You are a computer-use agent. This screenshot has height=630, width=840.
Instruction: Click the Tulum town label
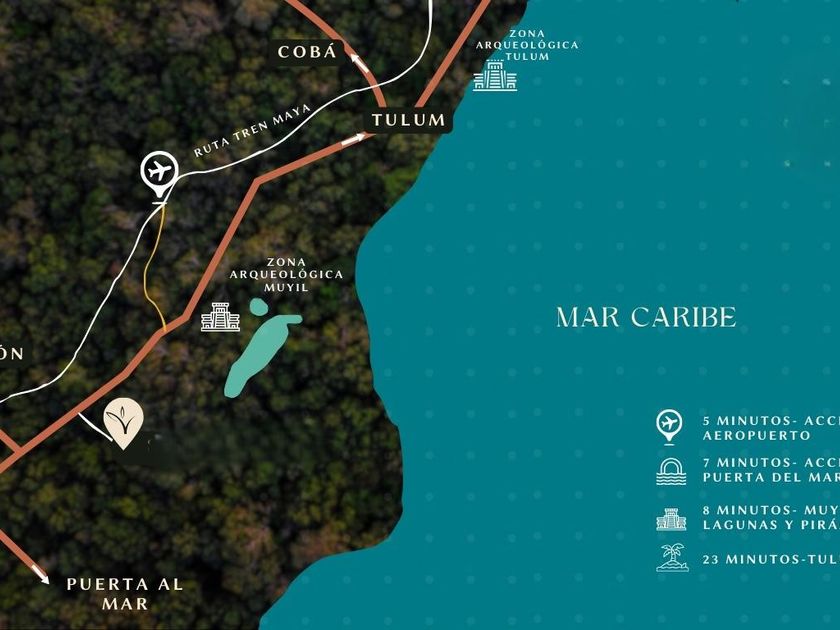tap(408, 120)
